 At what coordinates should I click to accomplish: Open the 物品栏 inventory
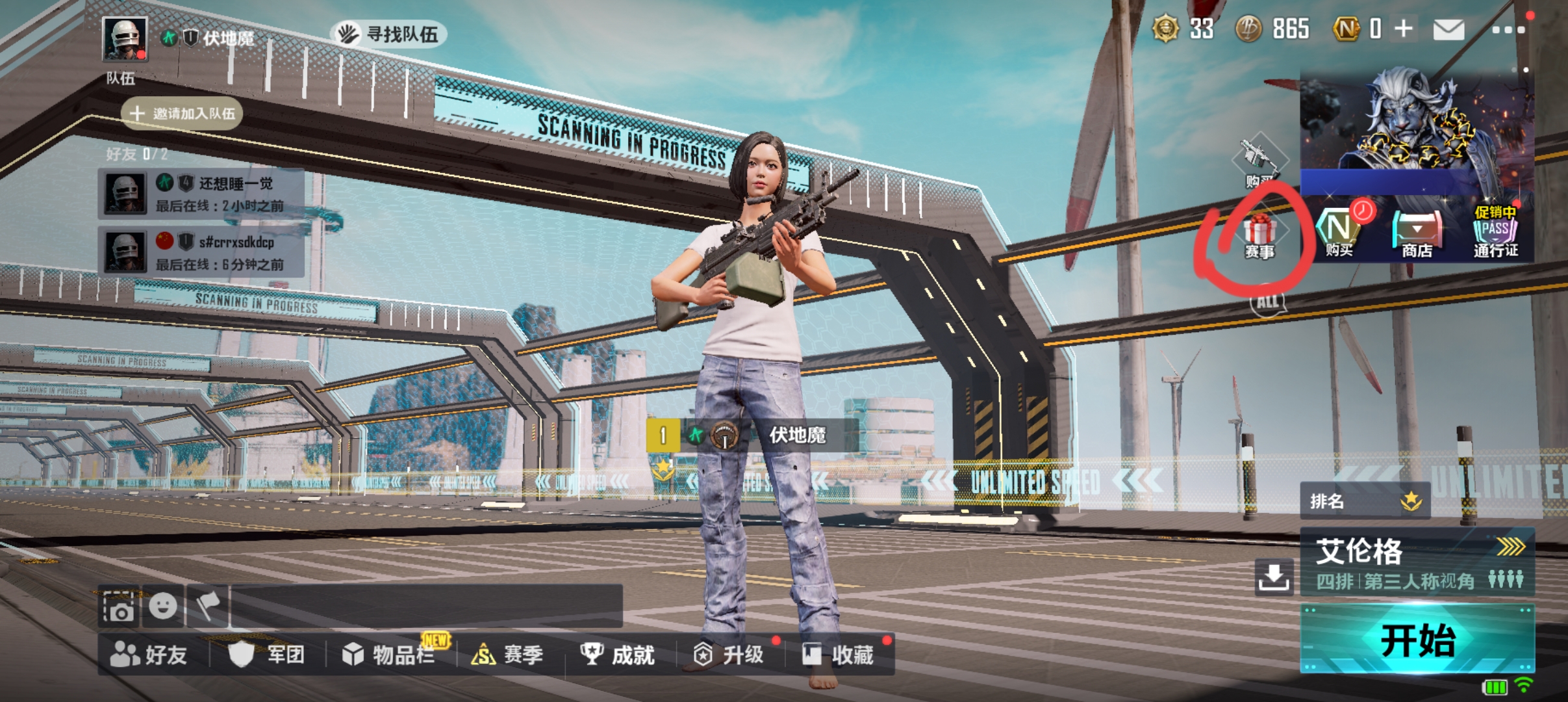(x=389, y=655)
